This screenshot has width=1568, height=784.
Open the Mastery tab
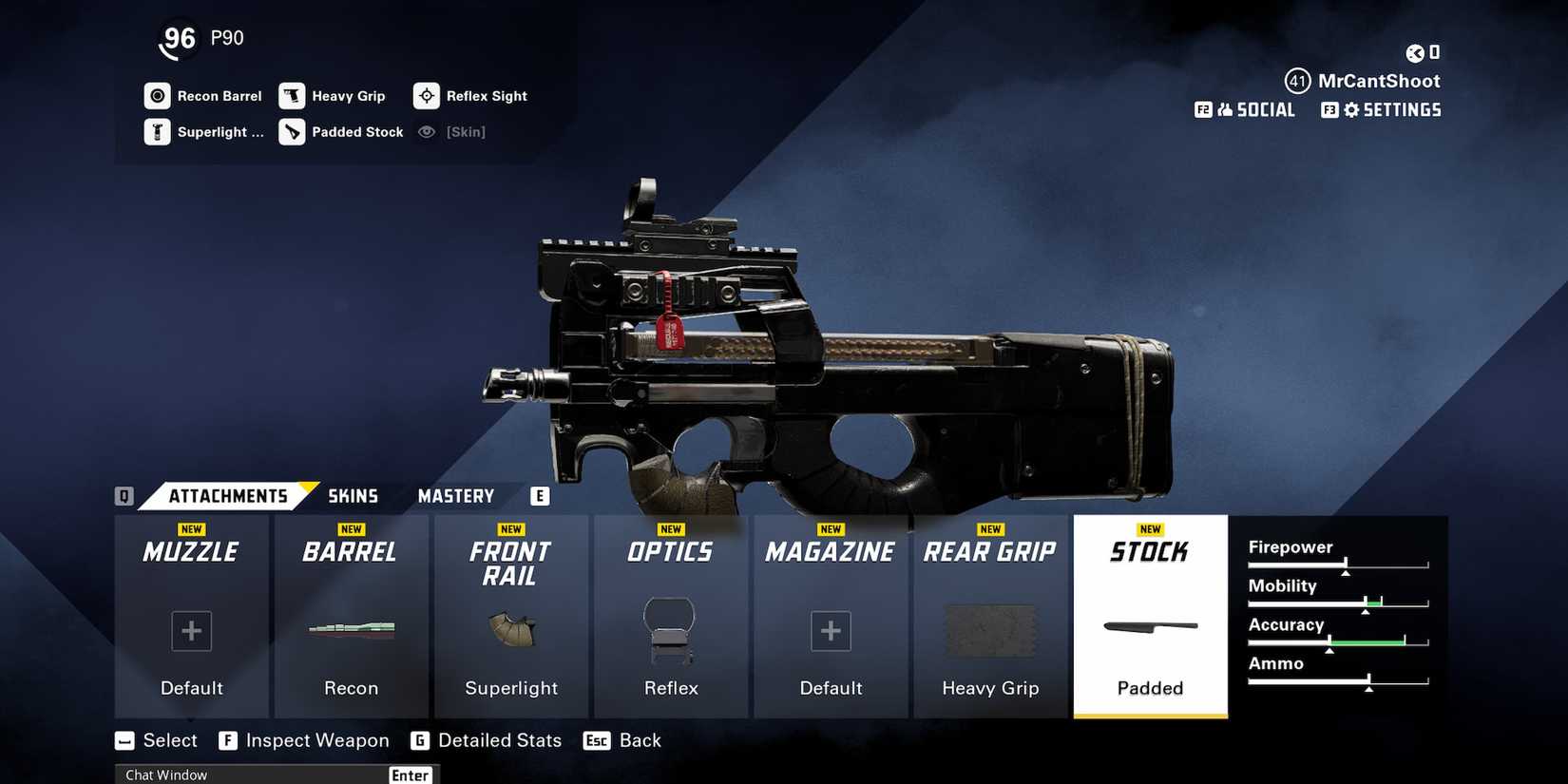tap(455, 495)
